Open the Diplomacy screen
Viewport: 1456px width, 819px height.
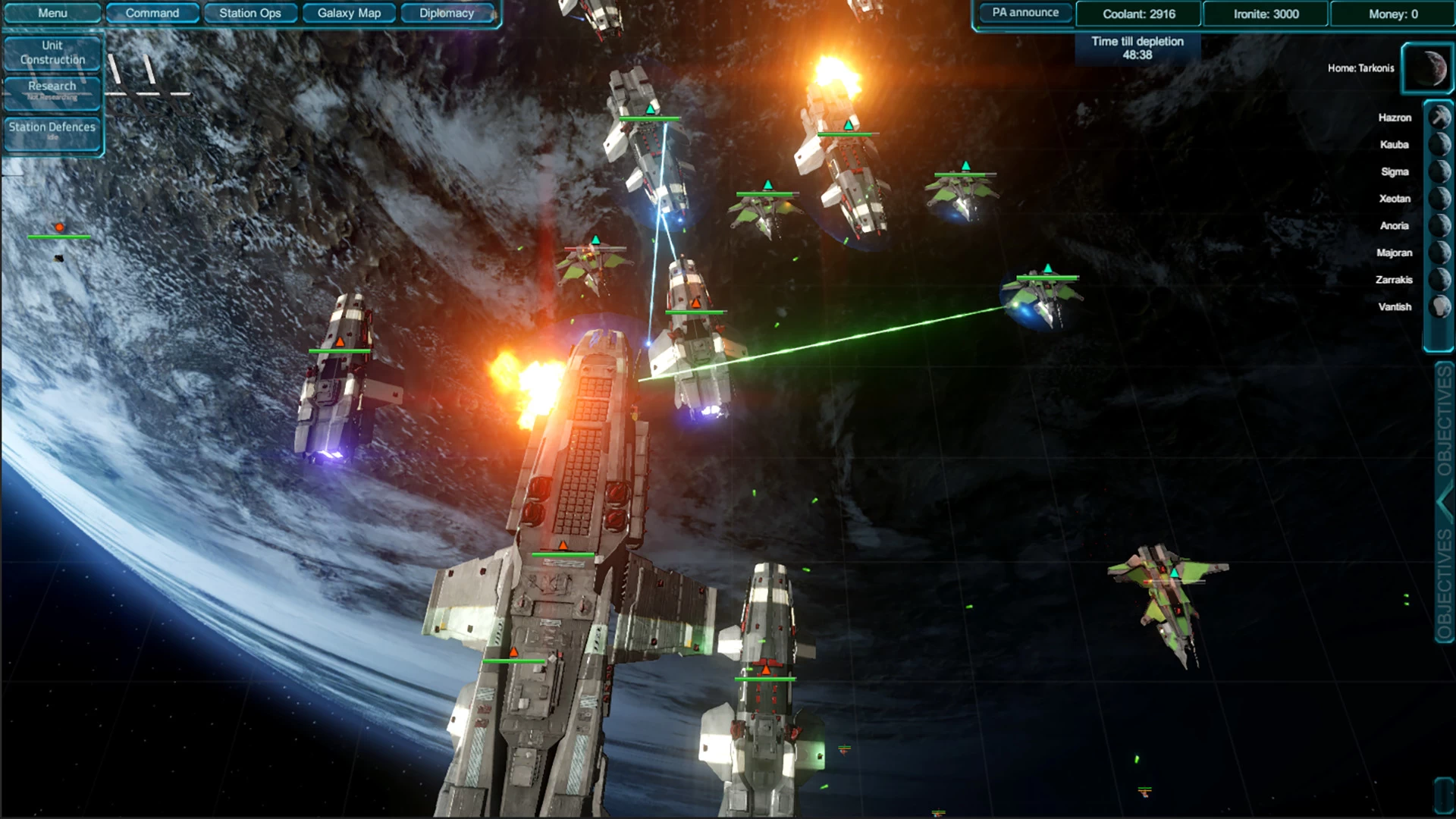(447, 12)
